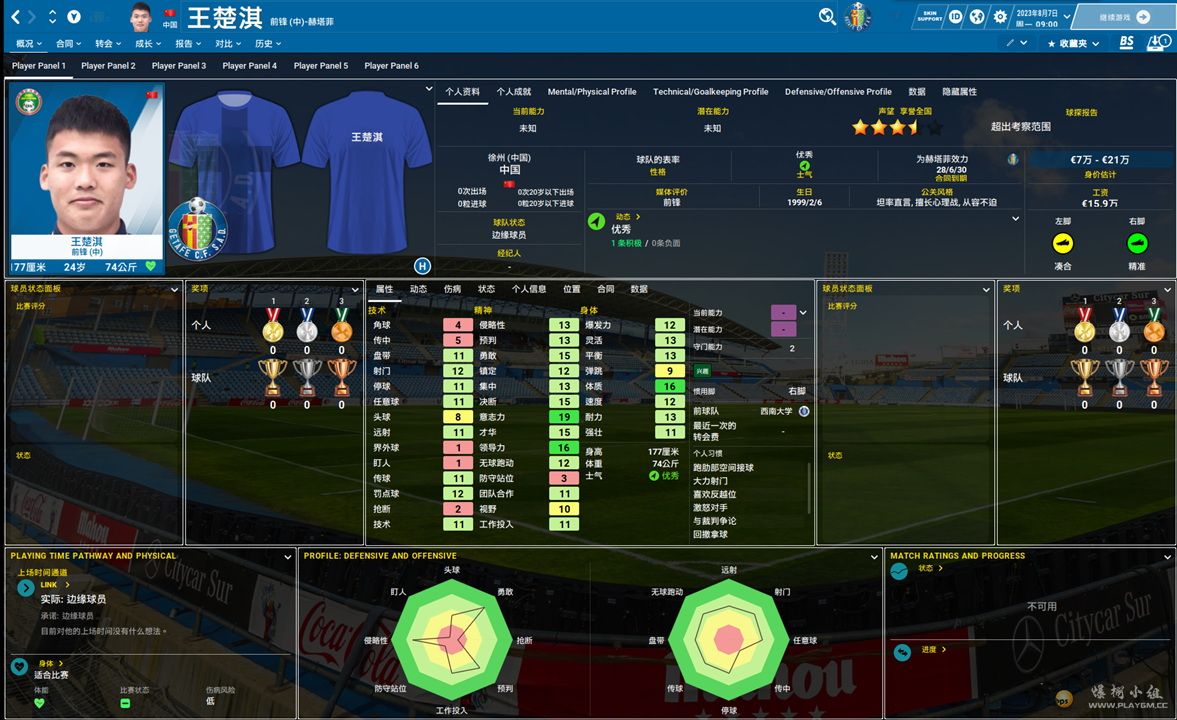
Task: Open the Technical/Goalkeeping Profile tab
Action: 710,92
